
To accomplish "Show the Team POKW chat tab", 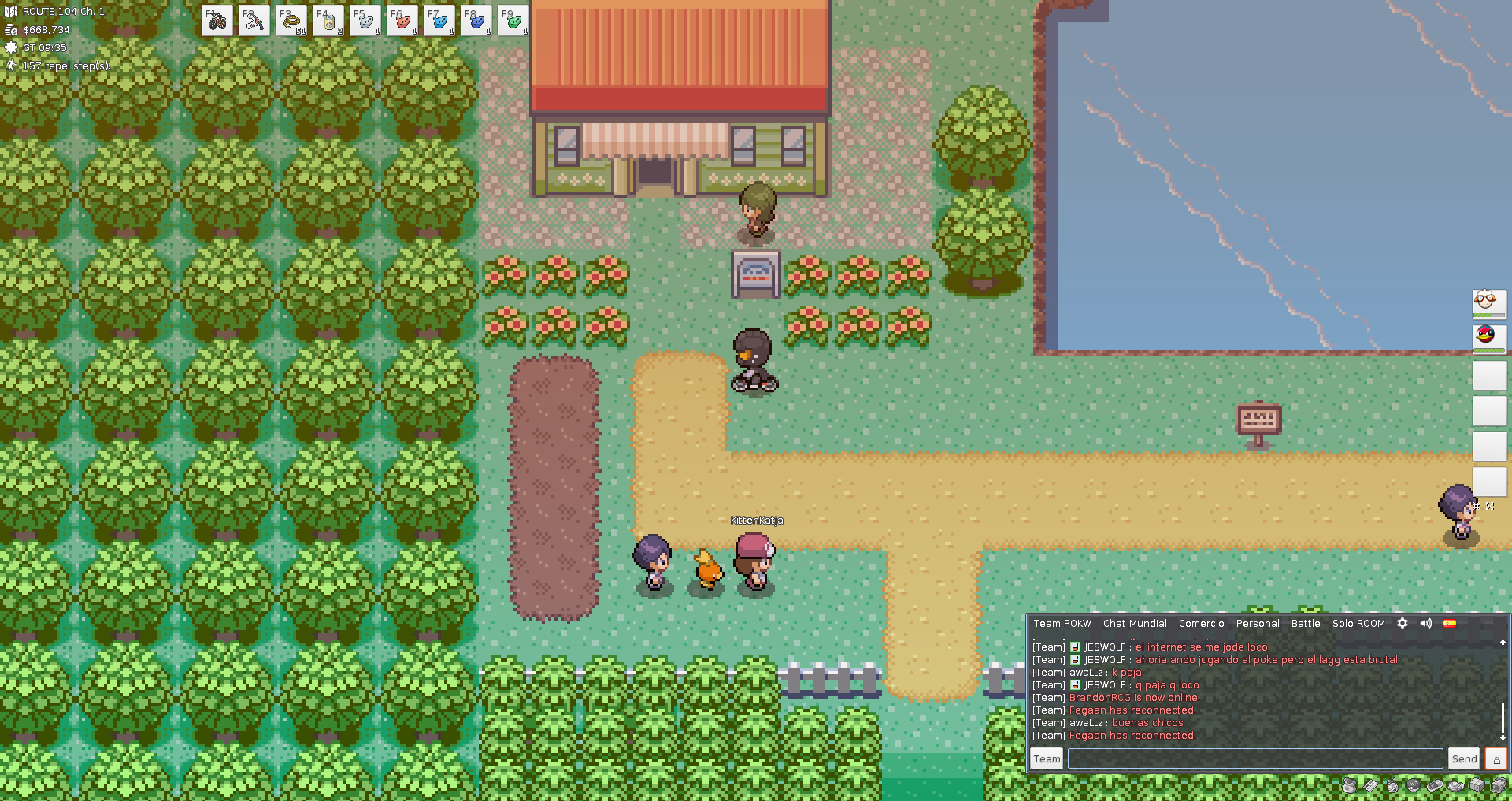I will [1062, 623].
